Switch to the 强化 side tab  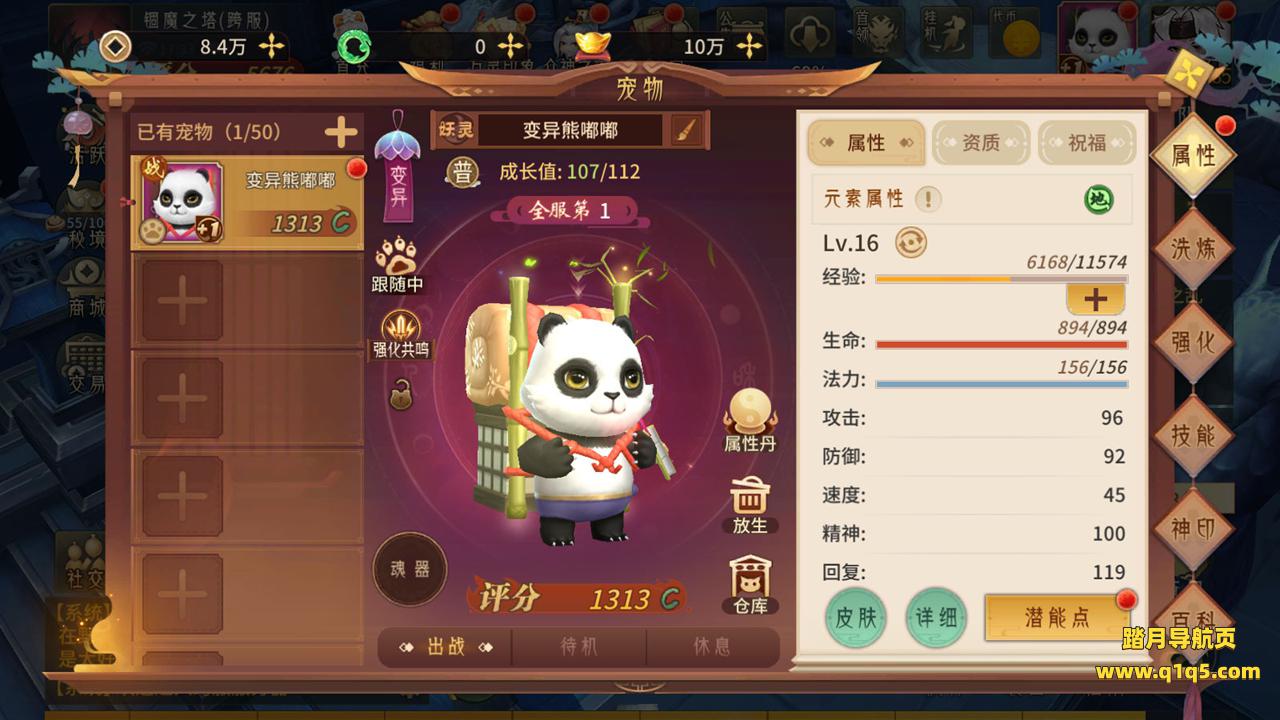tap(1192, 342)
